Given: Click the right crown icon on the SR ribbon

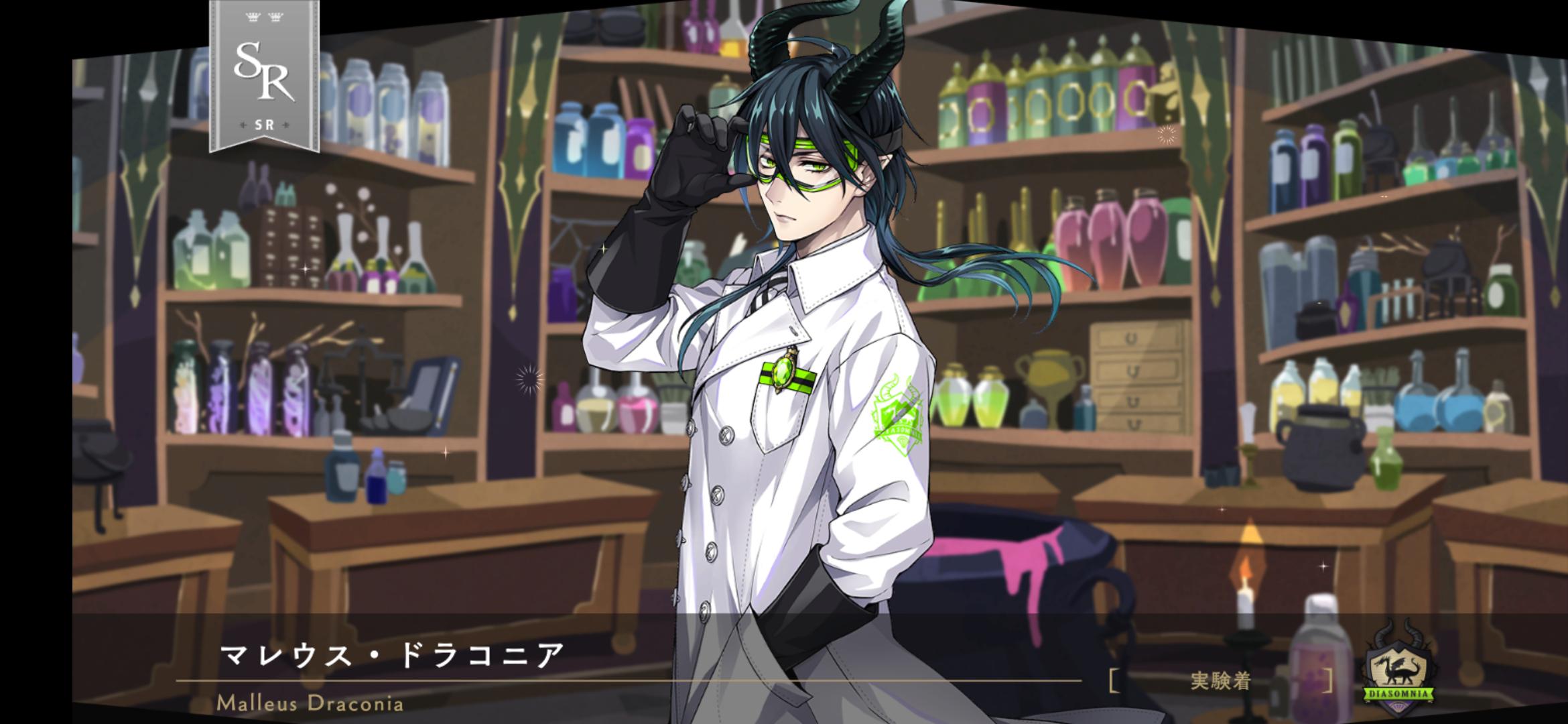Looking at the screenshot, I should click(276, 17).
